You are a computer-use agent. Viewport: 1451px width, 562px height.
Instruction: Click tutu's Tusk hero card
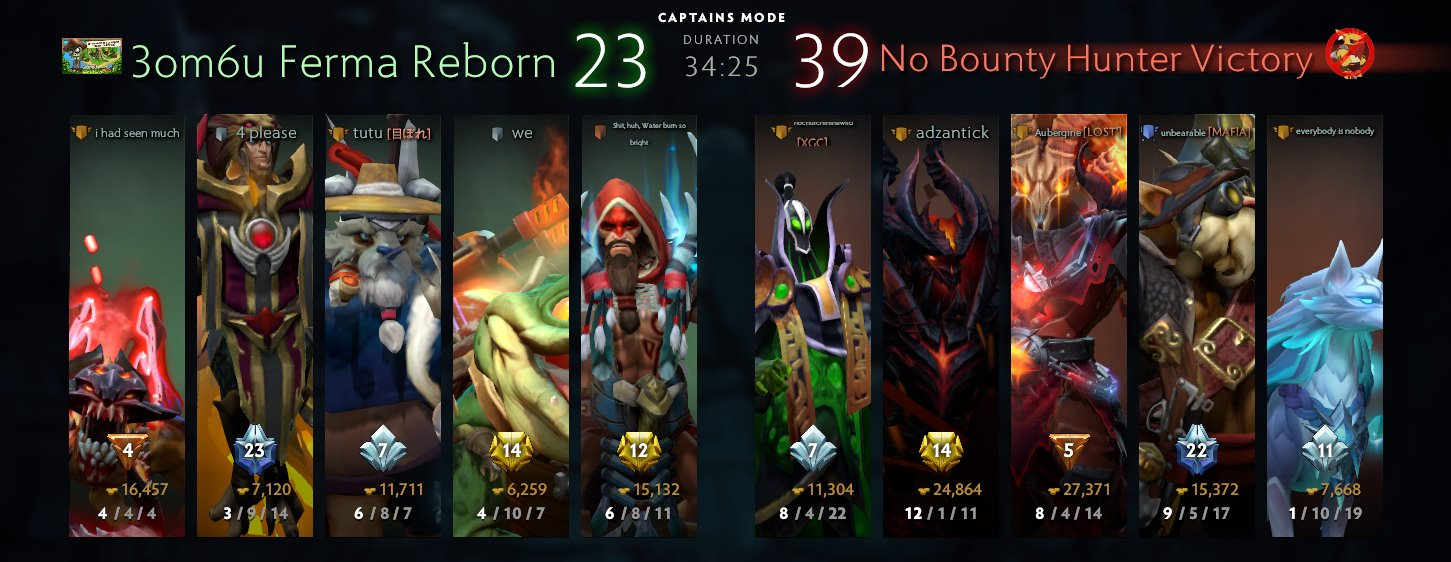383,320
